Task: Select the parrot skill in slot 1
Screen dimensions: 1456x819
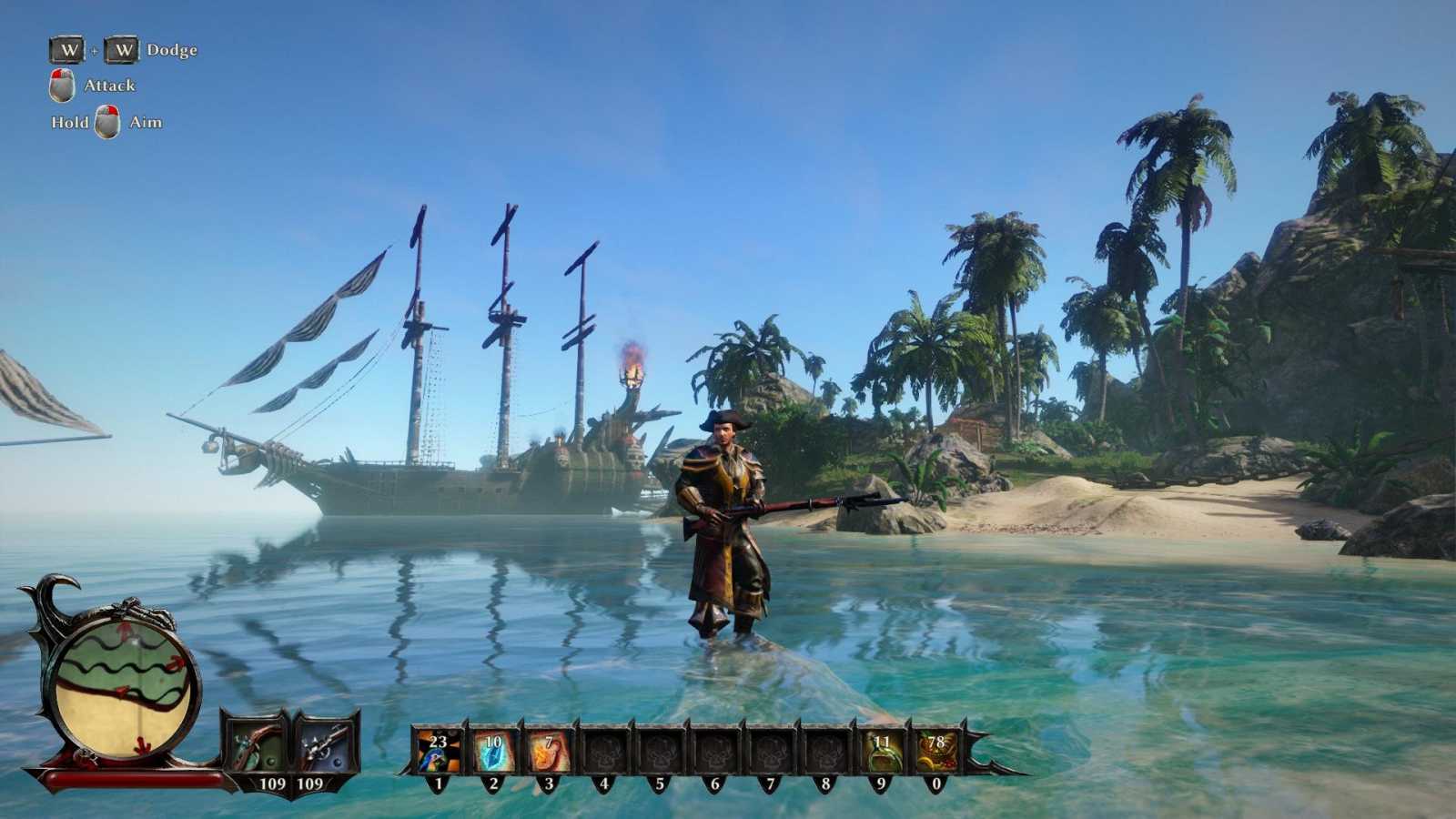Action: [x=438, y=752]
